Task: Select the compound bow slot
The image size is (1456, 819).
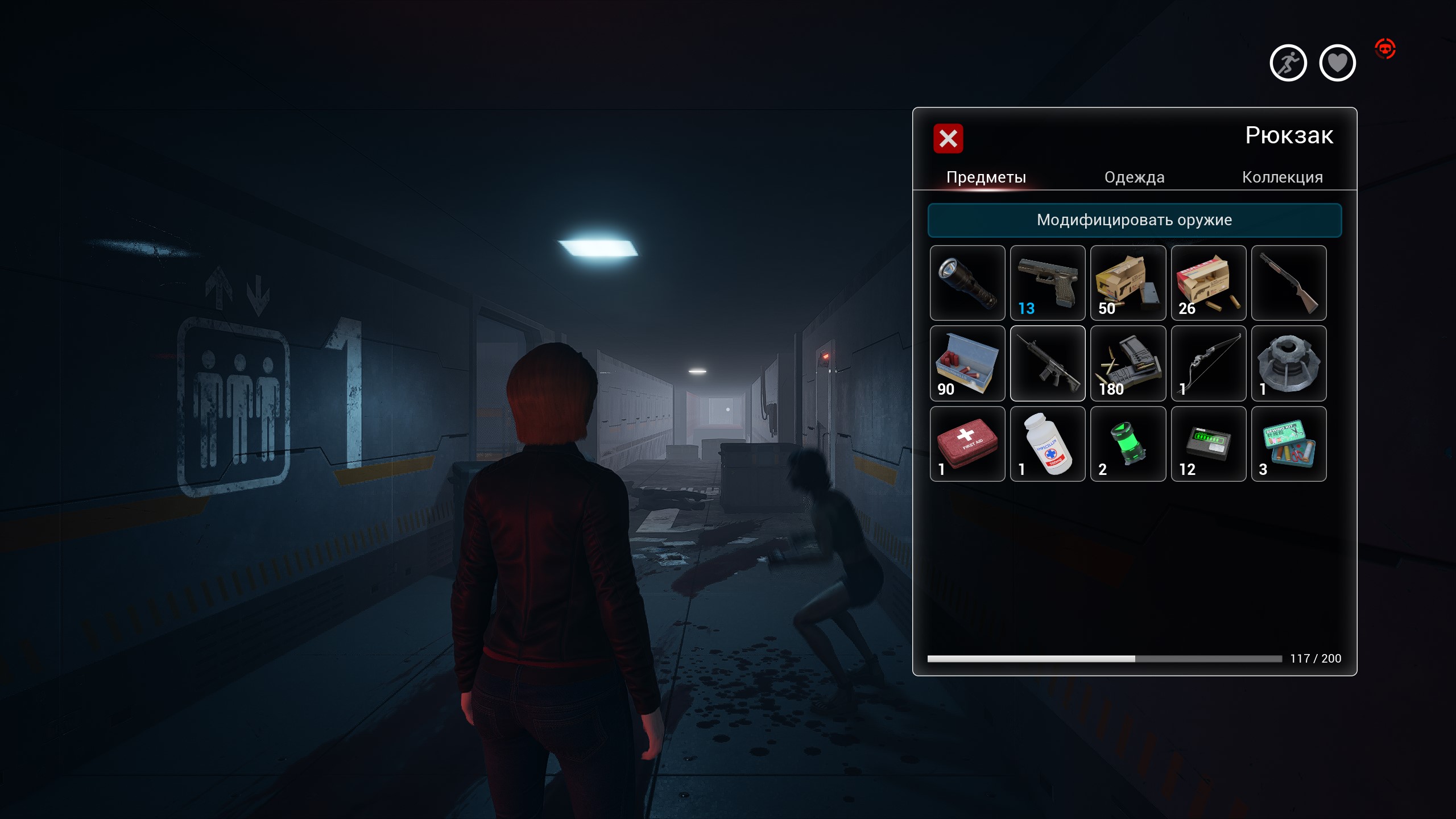Action: pyautogui.click(x=1208, y=363)
